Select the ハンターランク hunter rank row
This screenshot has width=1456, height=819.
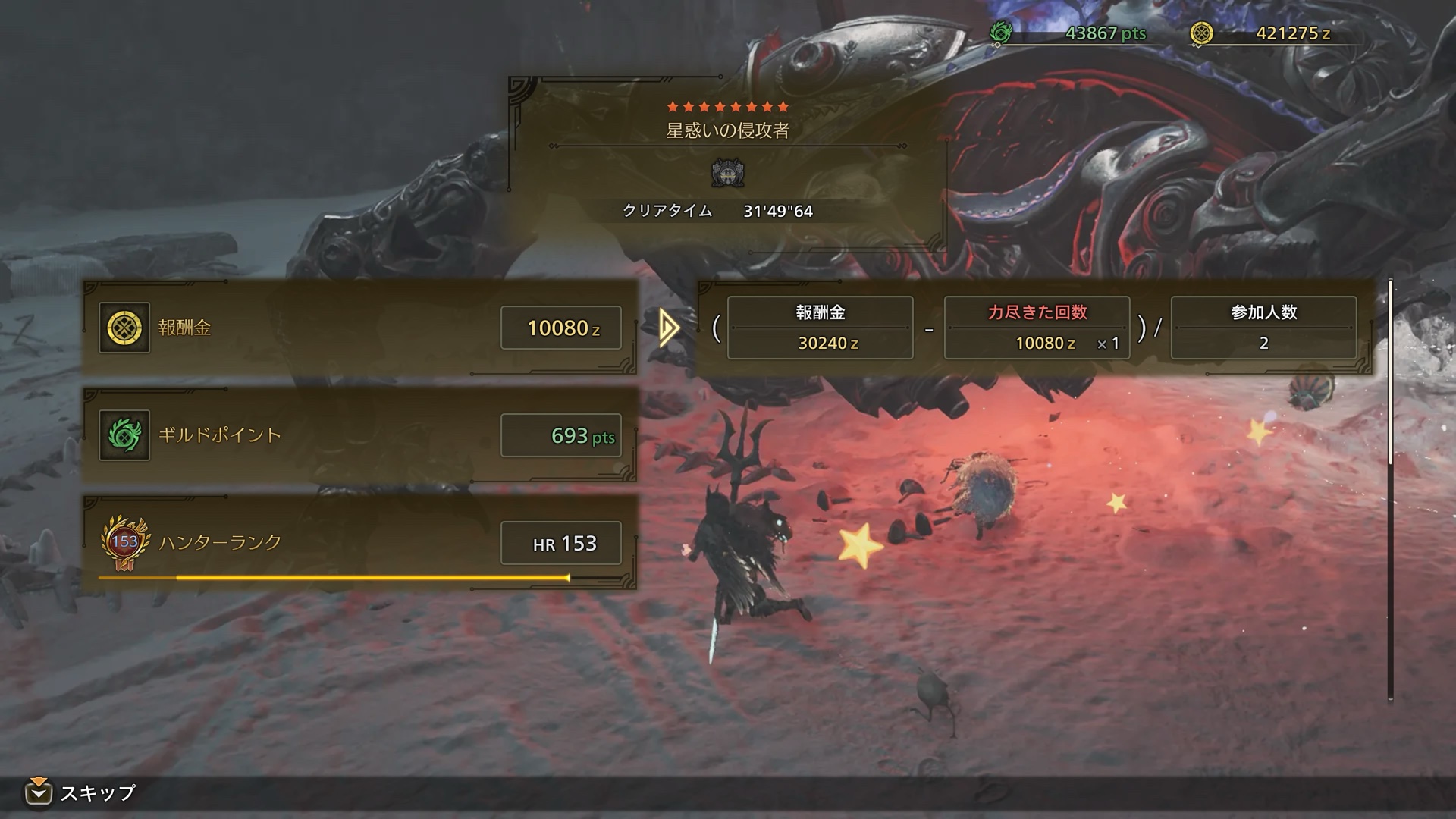[x=359, y=543]
